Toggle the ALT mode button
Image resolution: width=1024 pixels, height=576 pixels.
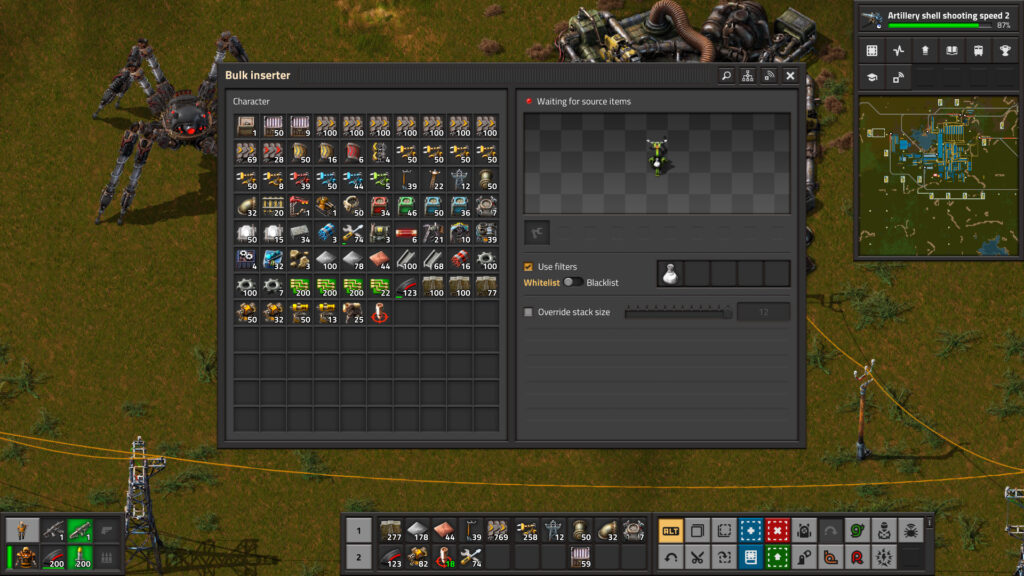pyautogui.click(x=671, y=530)
